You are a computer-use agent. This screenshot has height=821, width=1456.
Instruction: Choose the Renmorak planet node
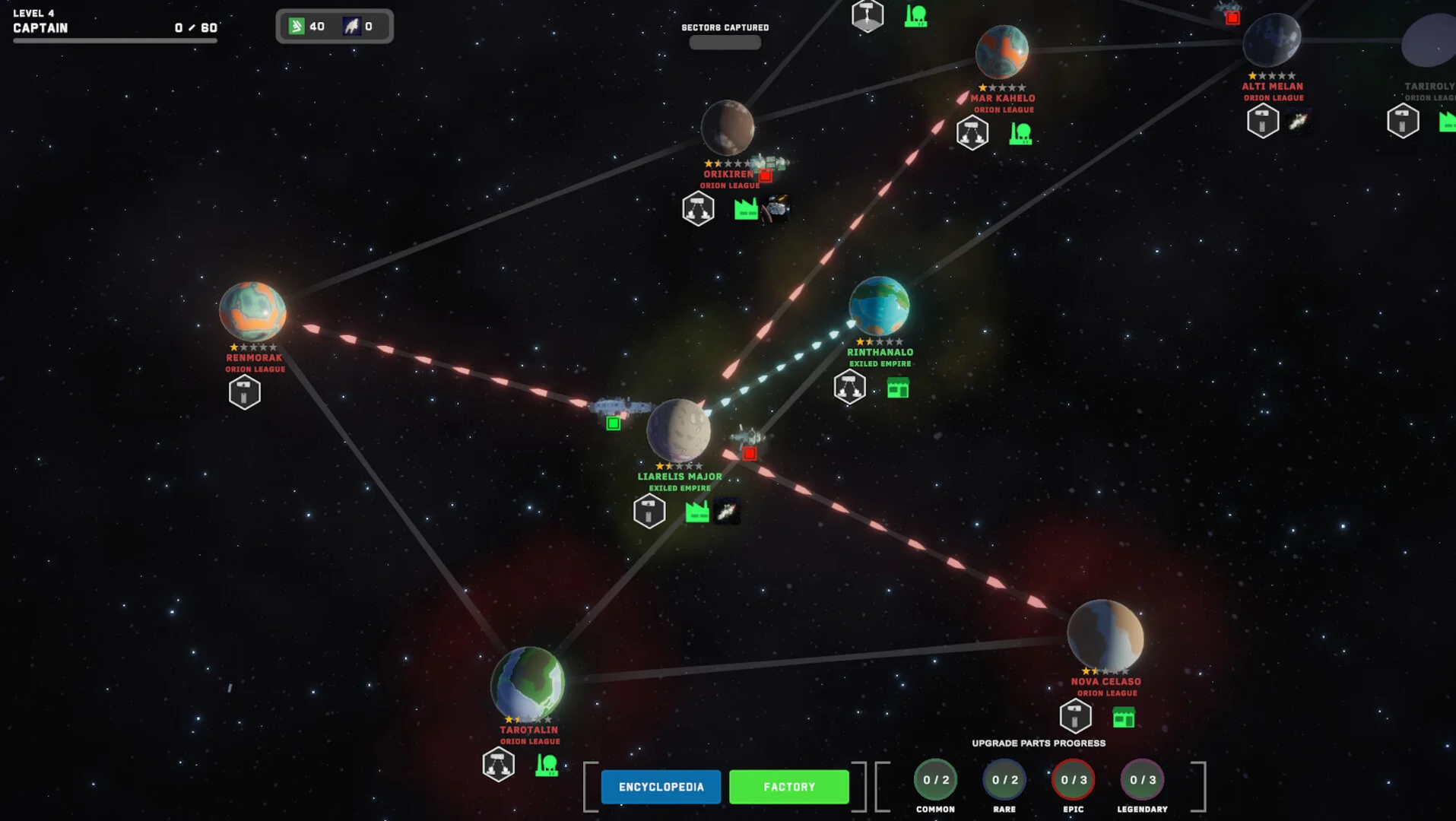point(252,312)
